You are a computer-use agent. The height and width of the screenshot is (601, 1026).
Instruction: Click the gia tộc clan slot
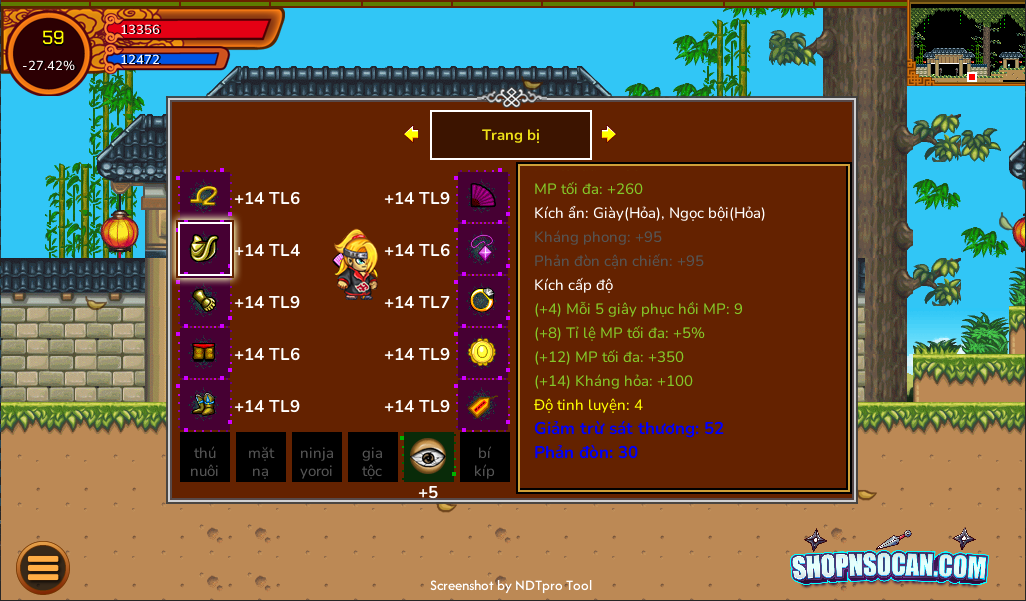[373, 457]
